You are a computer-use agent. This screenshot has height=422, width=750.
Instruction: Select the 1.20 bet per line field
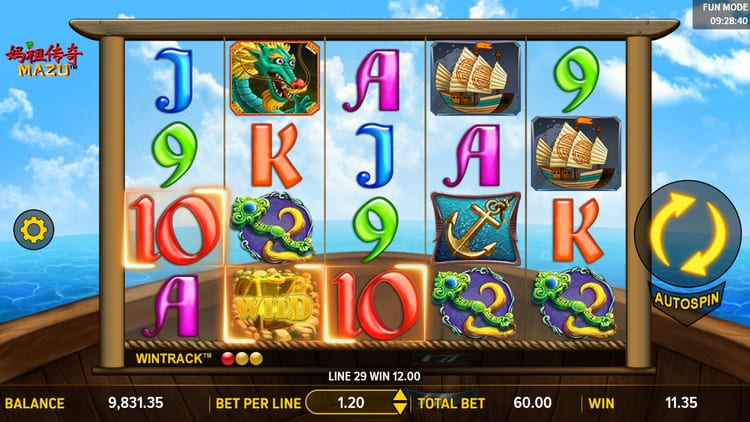click(x=350, y=403)
